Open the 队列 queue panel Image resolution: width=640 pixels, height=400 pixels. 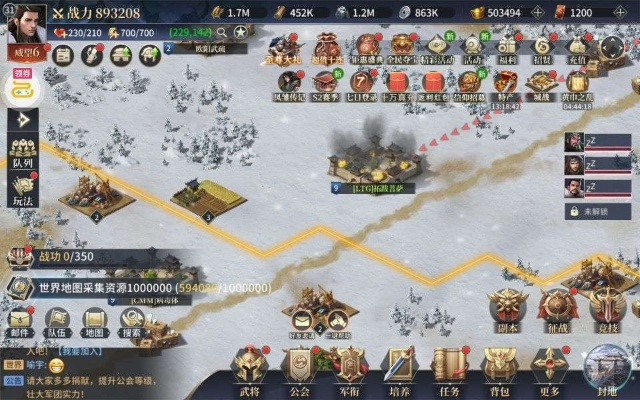pos(22,150)
